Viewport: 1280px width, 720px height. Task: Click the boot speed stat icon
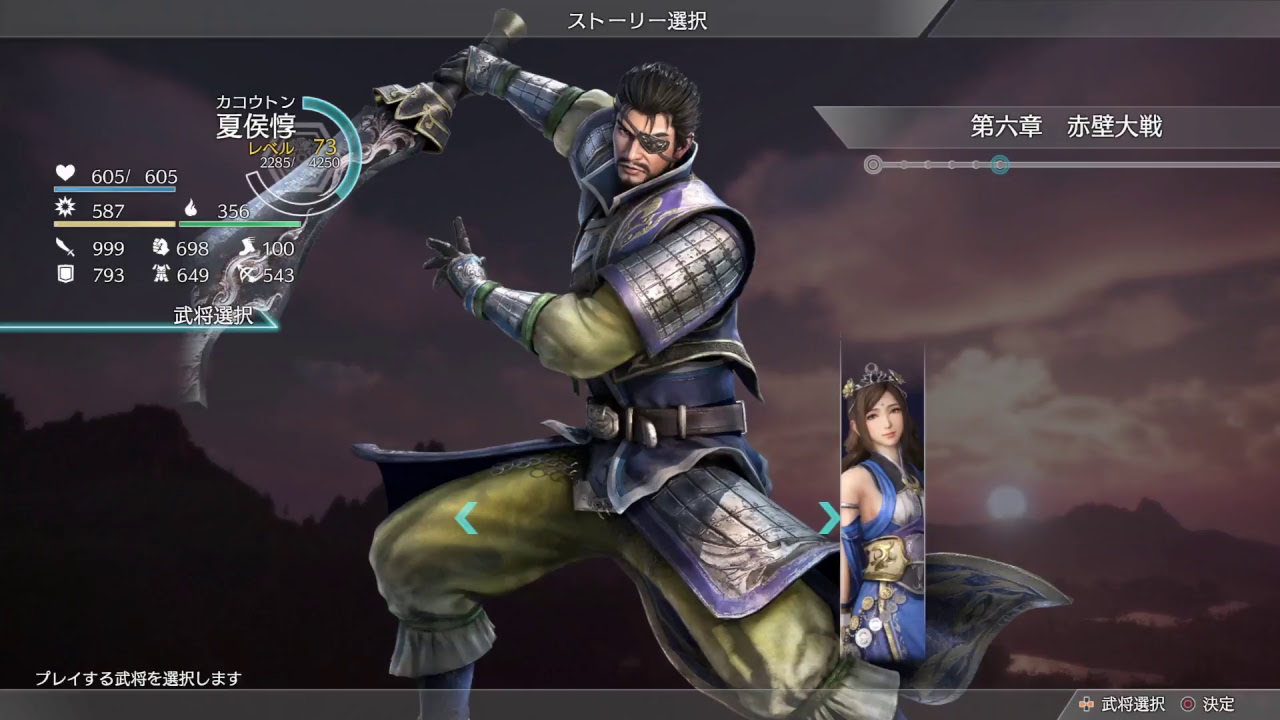249,249
